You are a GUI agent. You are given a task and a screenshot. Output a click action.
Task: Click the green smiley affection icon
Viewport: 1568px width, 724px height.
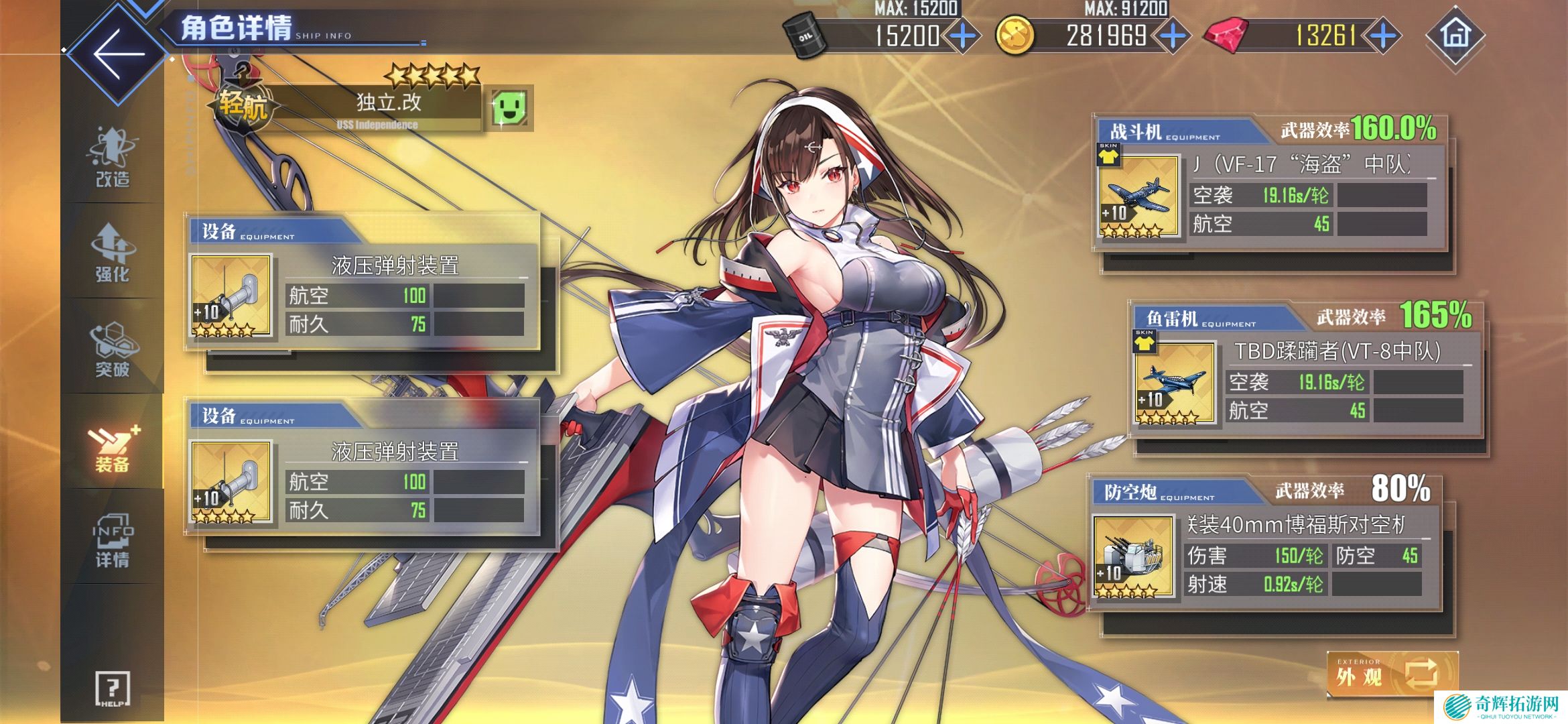pyautogui.click(x=510, y=107)
